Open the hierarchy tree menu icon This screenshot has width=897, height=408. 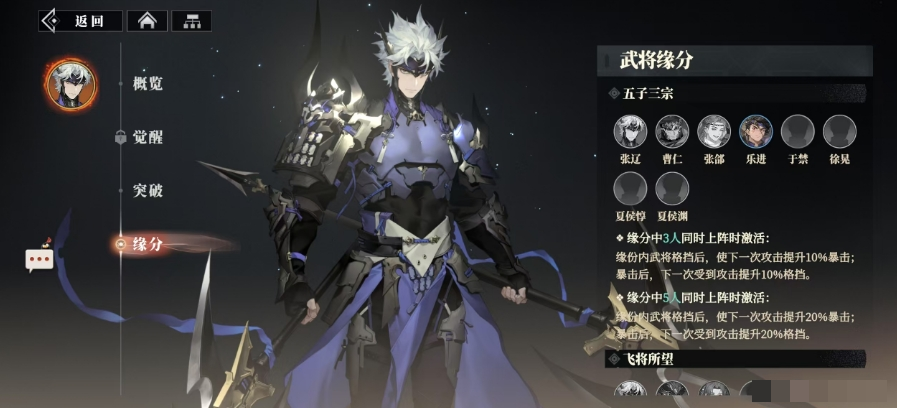[x=191, y=20]
